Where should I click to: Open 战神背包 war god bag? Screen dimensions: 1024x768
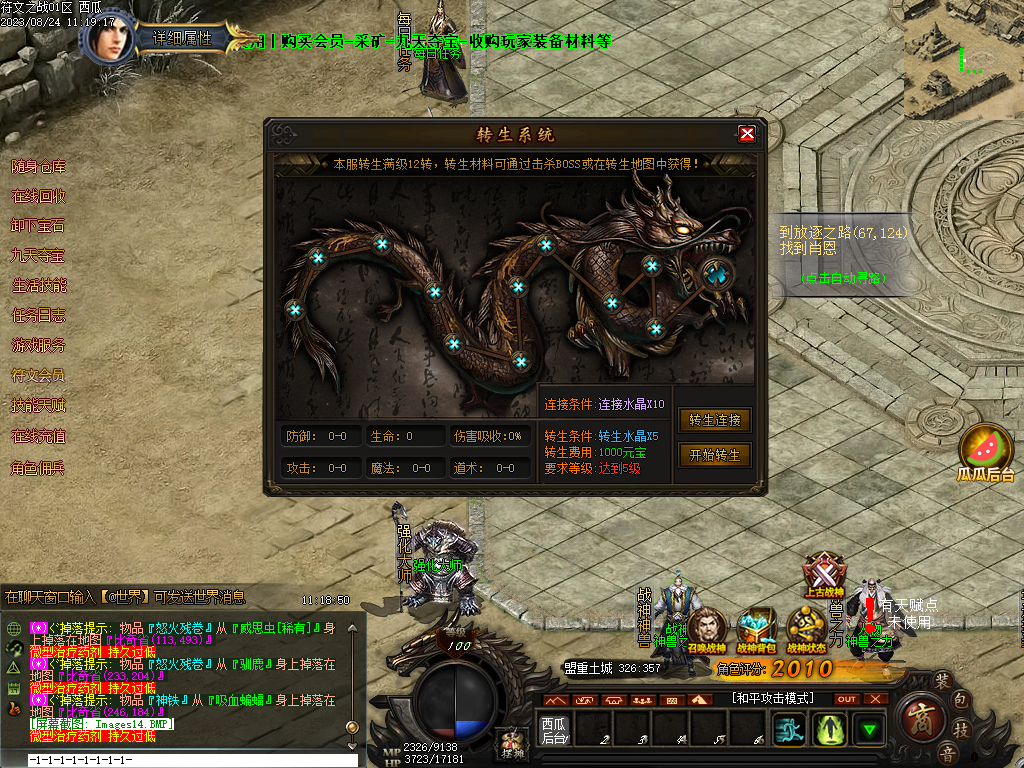[756, 627]
